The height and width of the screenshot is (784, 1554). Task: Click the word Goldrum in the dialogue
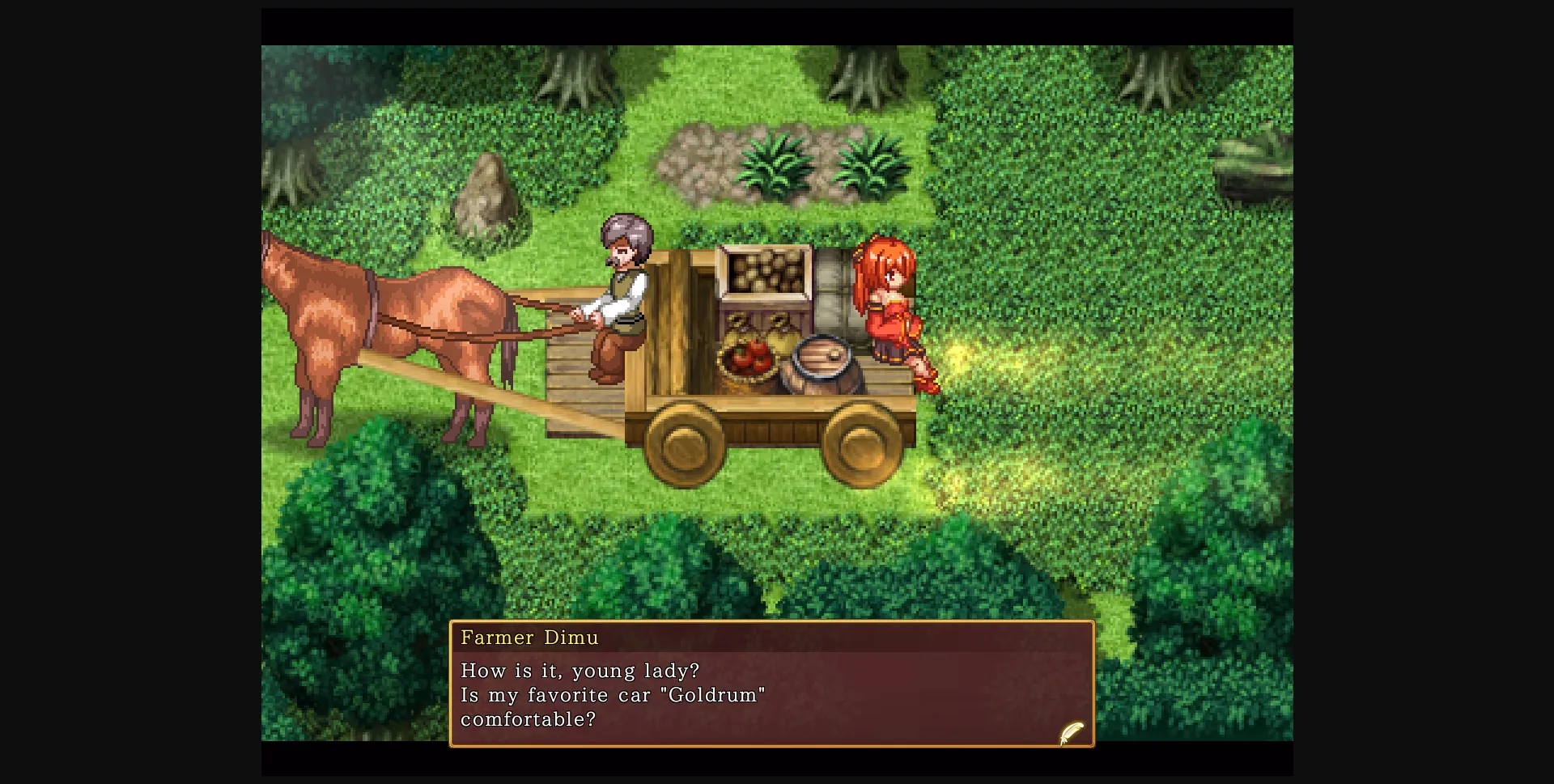[x=712, y=694]
